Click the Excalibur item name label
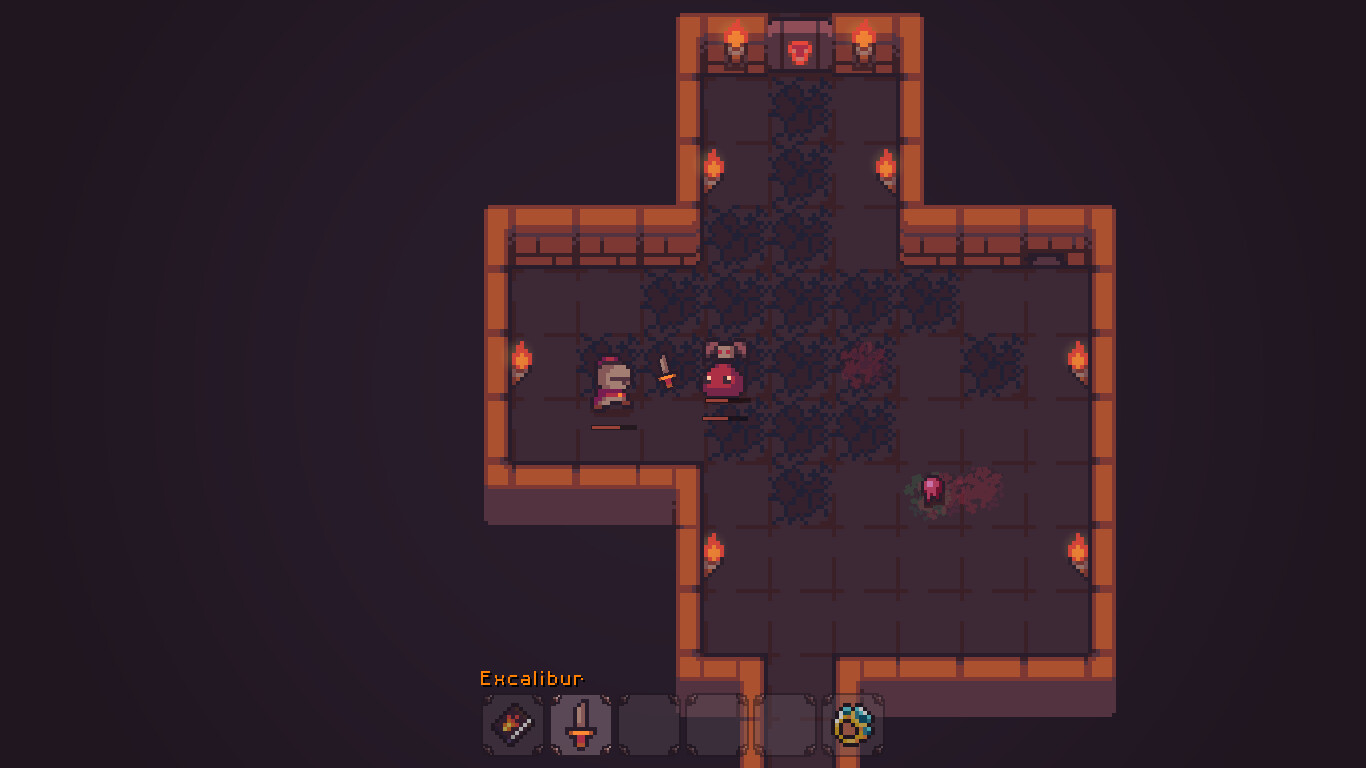The image size is (1366, 768). tap(532, 677)
